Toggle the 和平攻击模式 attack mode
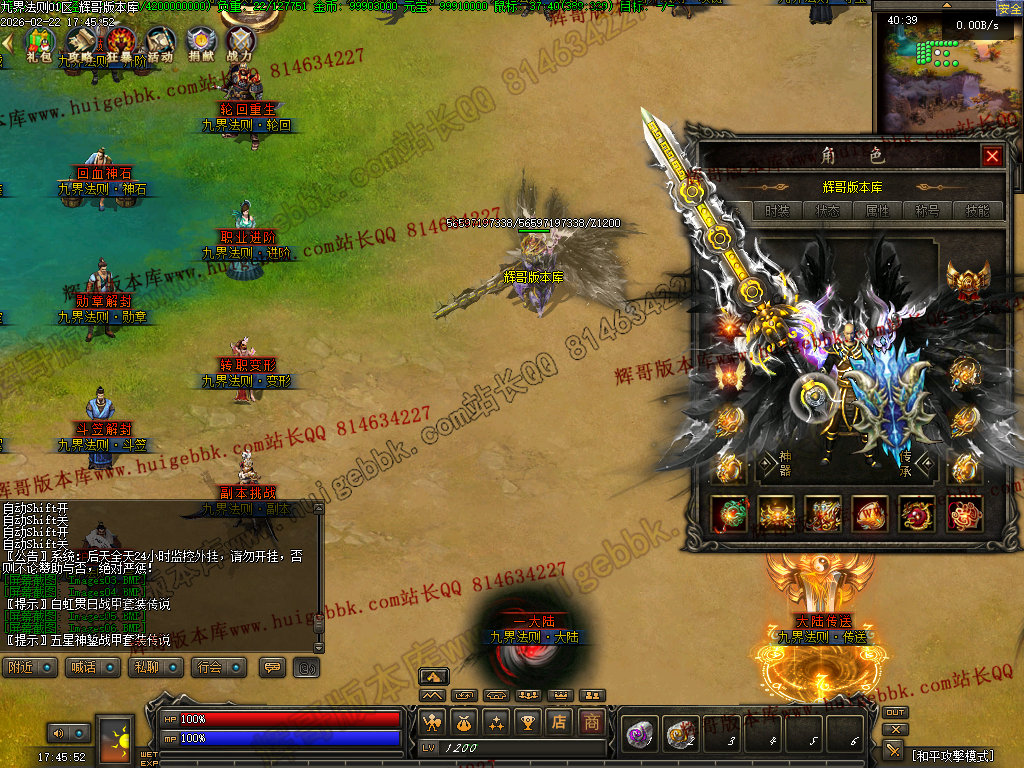1024x768 pixels. point(953,756)
